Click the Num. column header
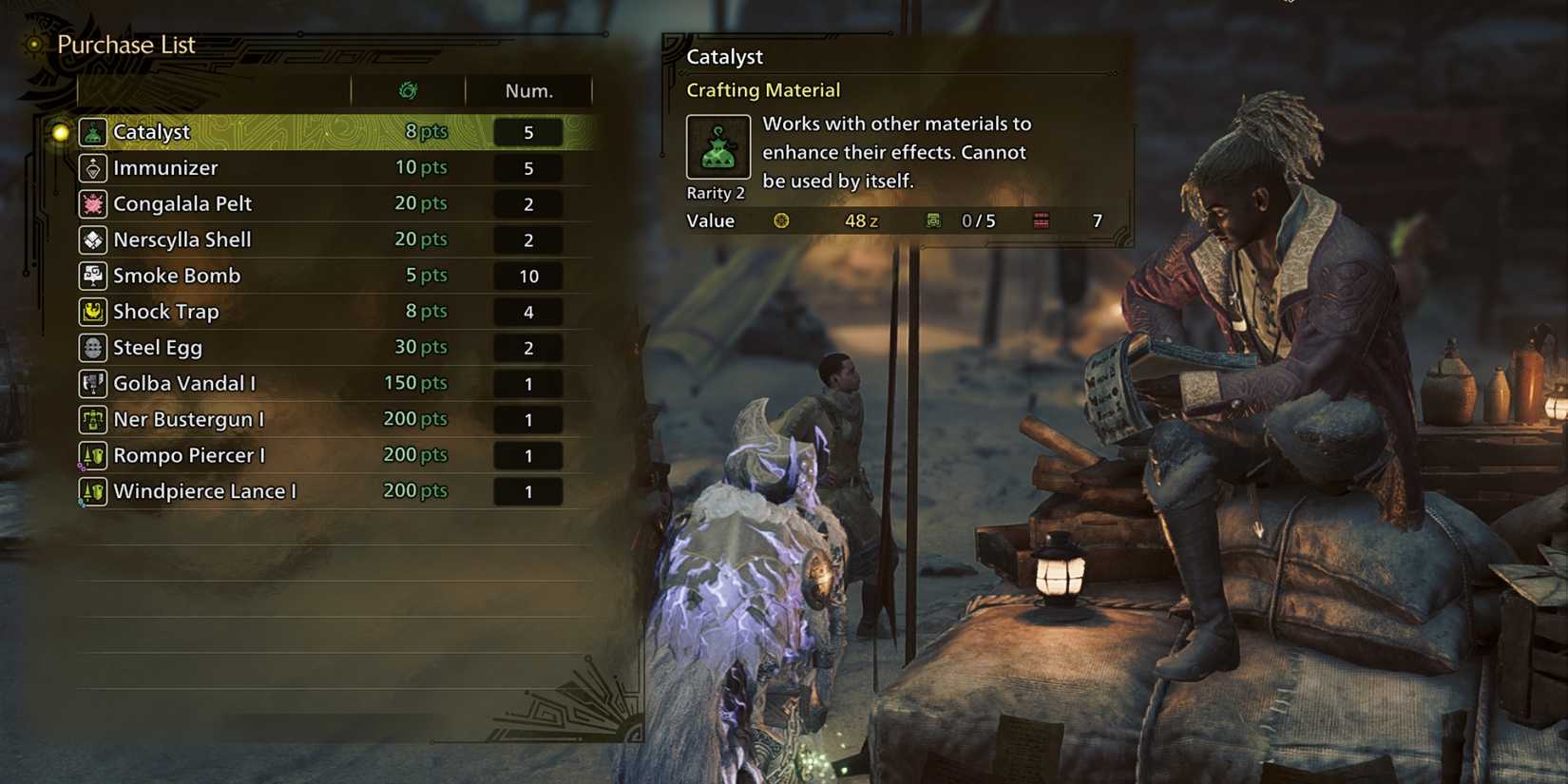This screenshot has width=1568, height=784. [528, 90]
